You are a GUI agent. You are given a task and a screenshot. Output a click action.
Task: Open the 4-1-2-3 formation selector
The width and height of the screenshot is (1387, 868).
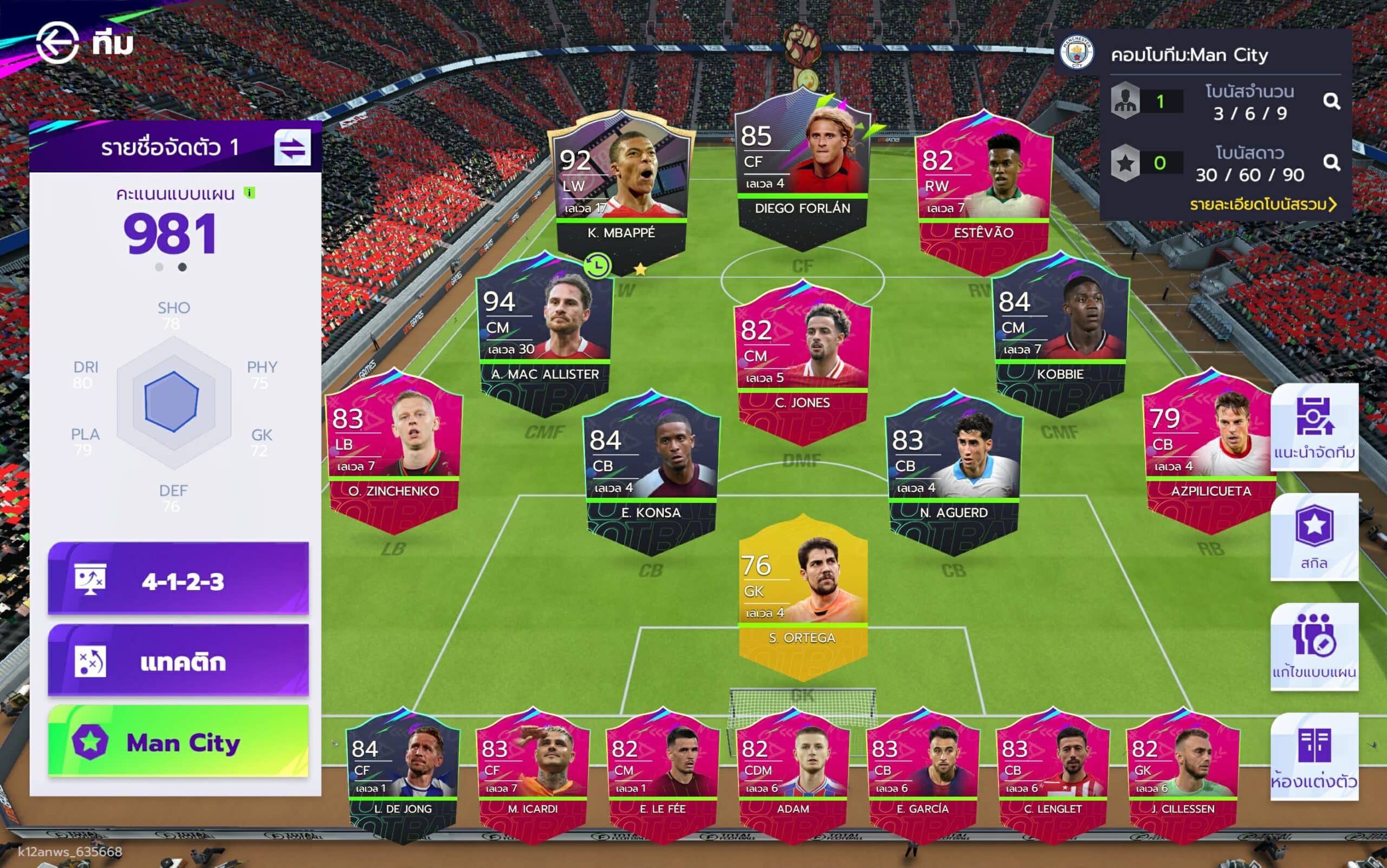pos(178,580)
